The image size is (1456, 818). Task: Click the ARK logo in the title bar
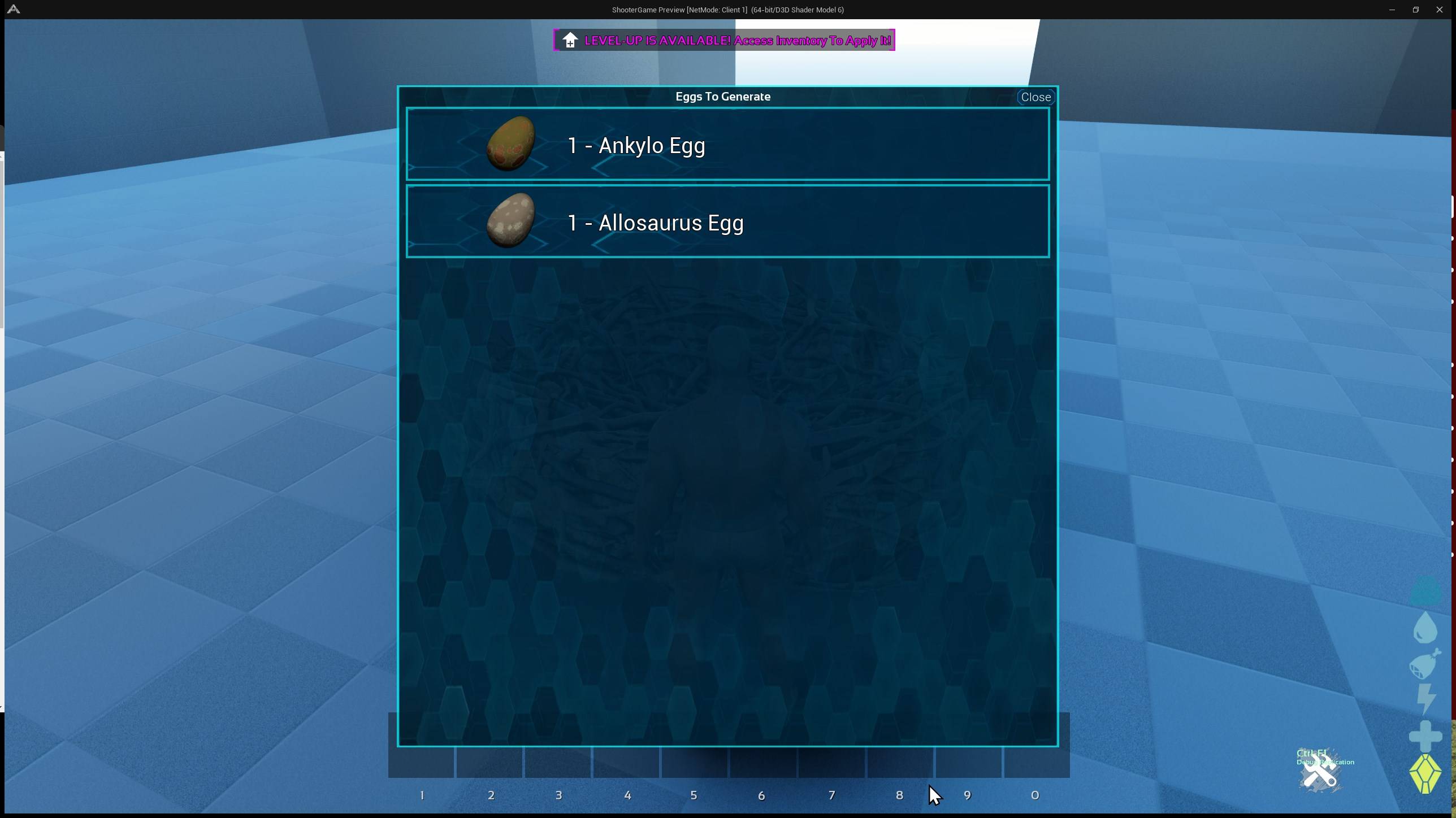click(14, 9)
